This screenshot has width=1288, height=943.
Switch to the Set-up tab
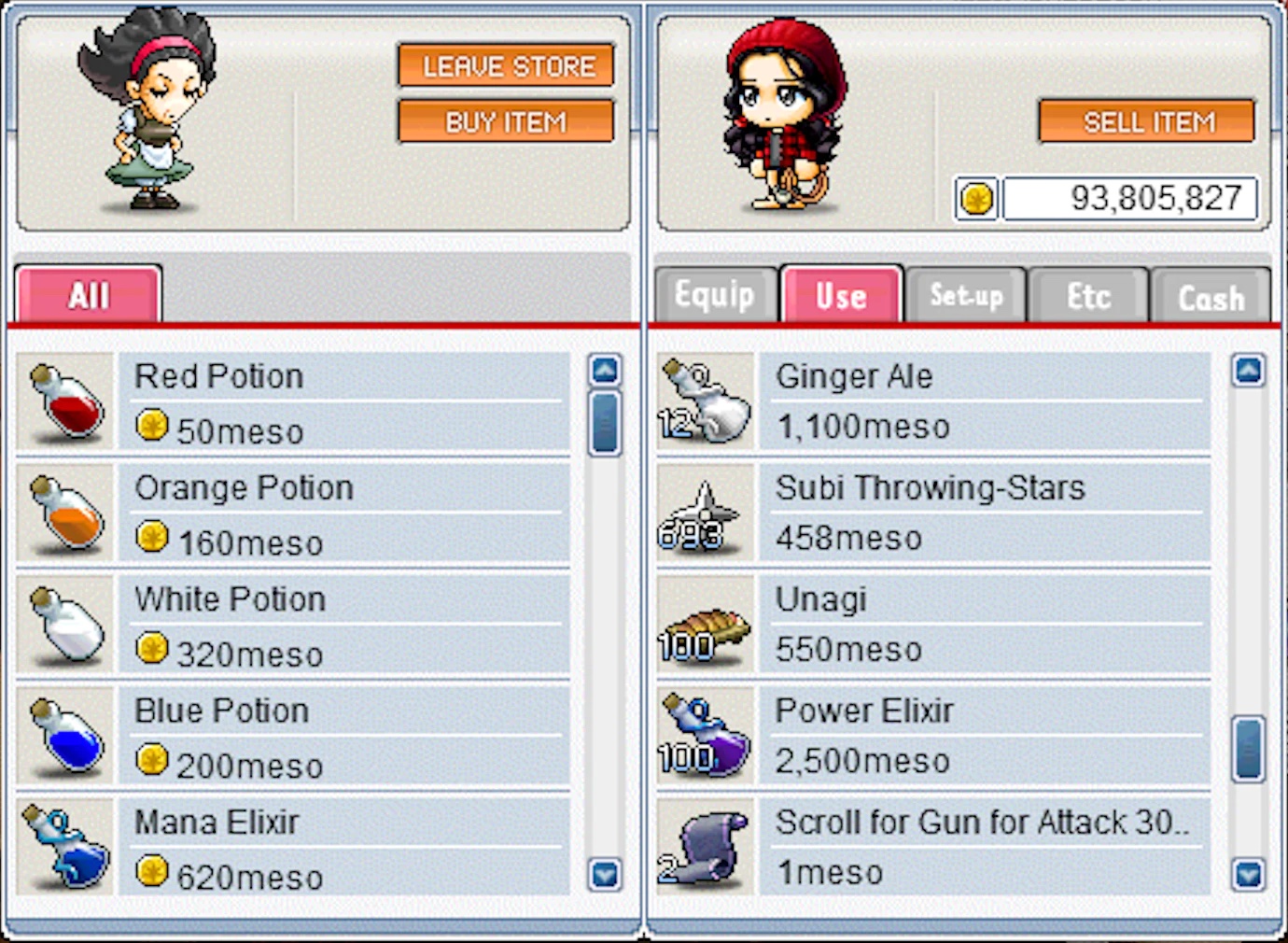tap(966, 296)
